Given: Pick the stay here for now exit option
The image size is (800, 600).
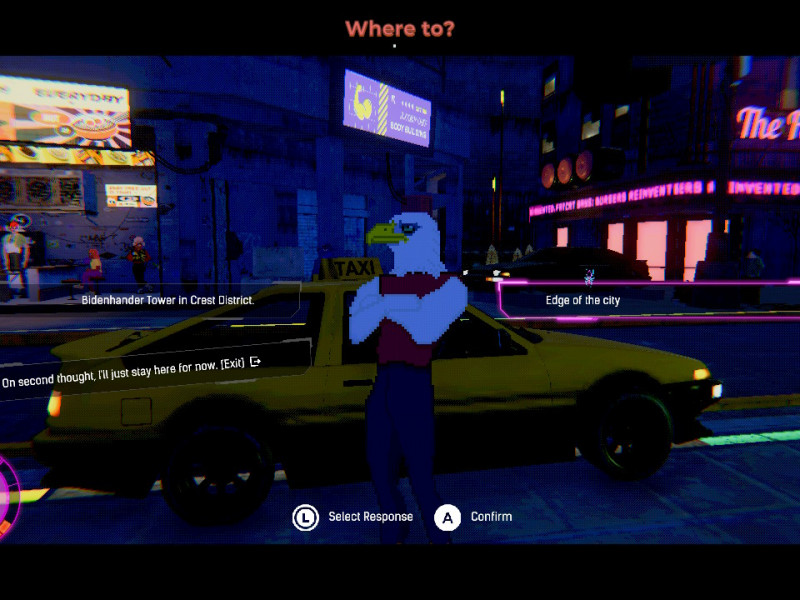Looking at the screenshot, I should tap(131, 367).
